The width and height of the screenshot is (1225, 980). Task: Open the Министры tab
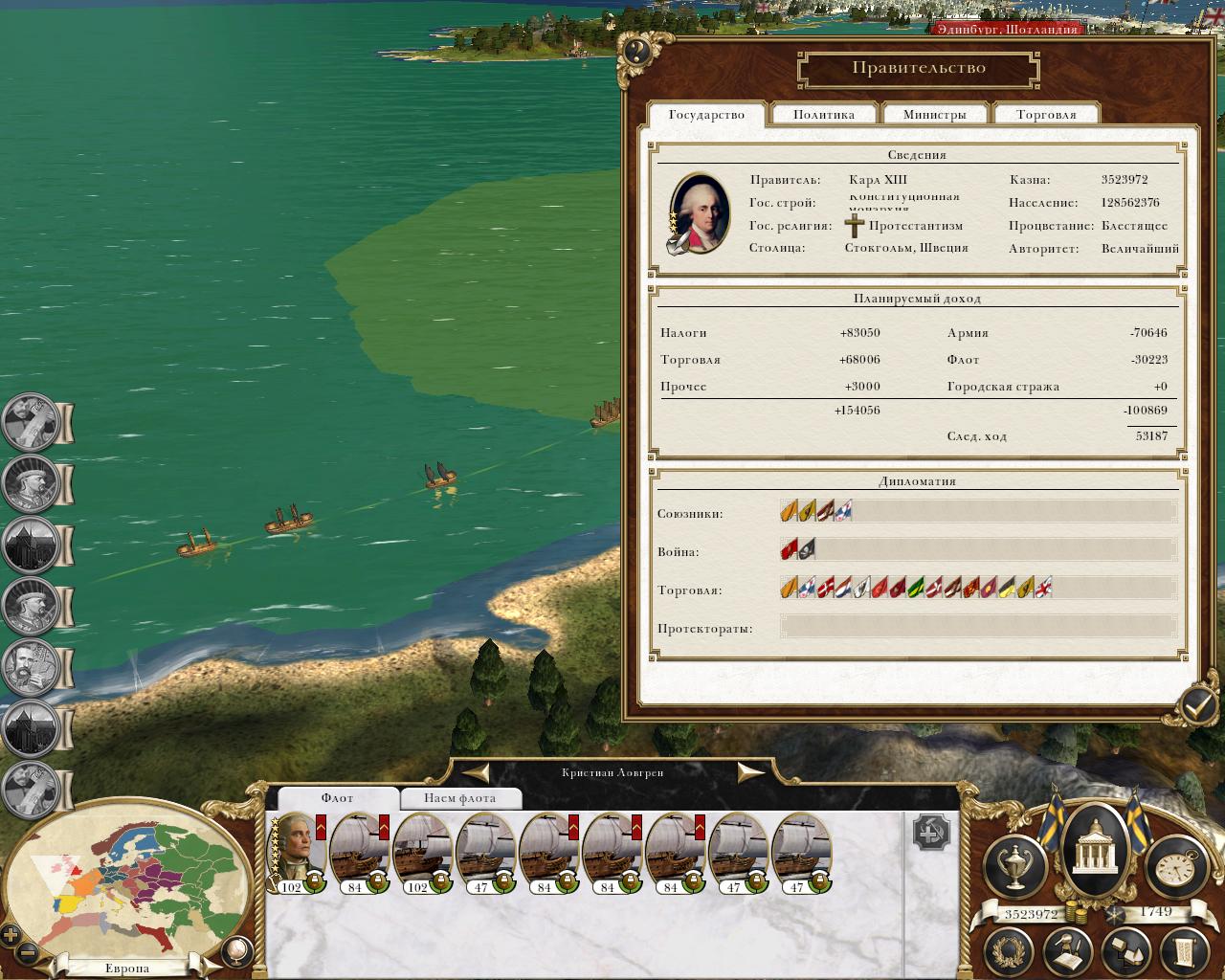click(x=934, y=115)
